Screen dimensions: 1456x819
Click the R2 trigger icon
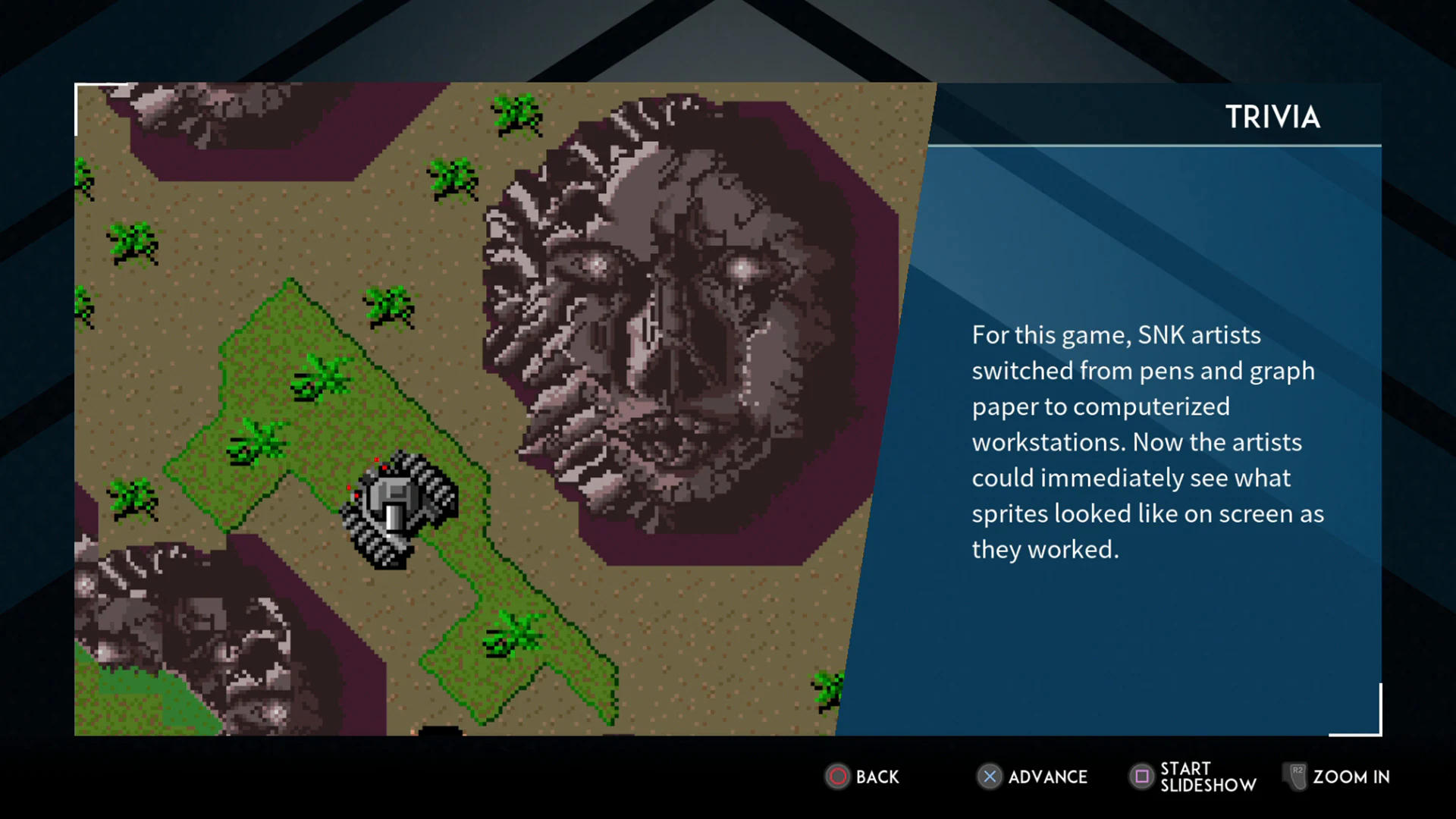1296,777
